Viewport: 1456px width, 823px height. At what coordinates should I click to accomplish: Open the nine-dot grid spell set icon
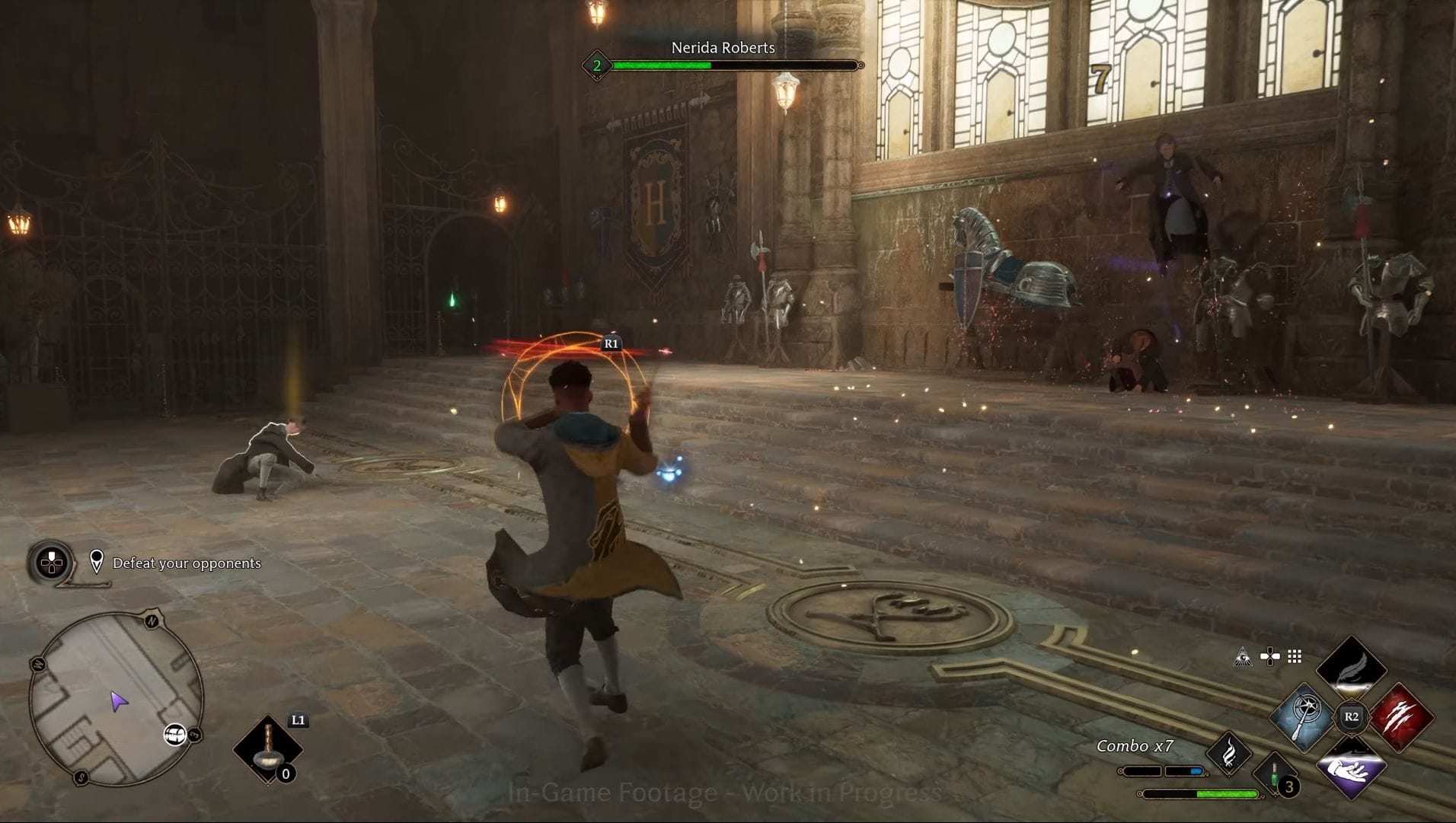[x=1295, y=656]
